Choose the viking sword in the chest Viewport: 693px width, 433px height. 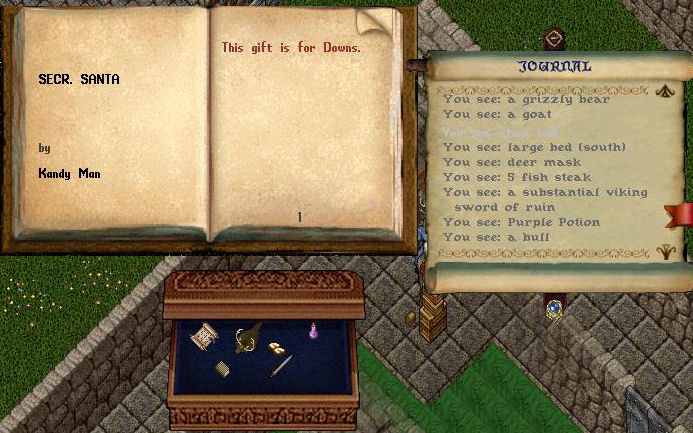(281, 366)
